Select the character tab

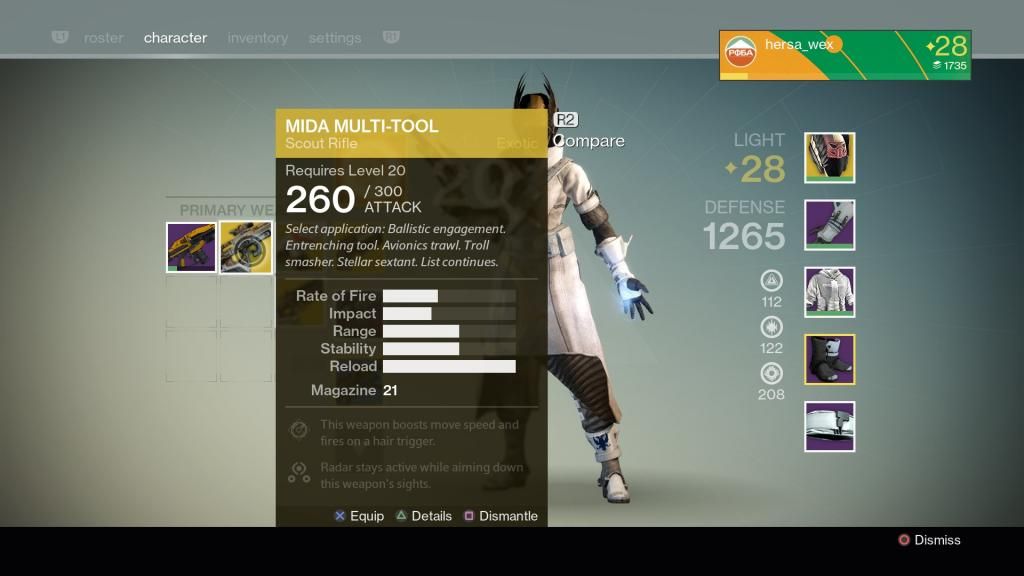pos(175,38)
